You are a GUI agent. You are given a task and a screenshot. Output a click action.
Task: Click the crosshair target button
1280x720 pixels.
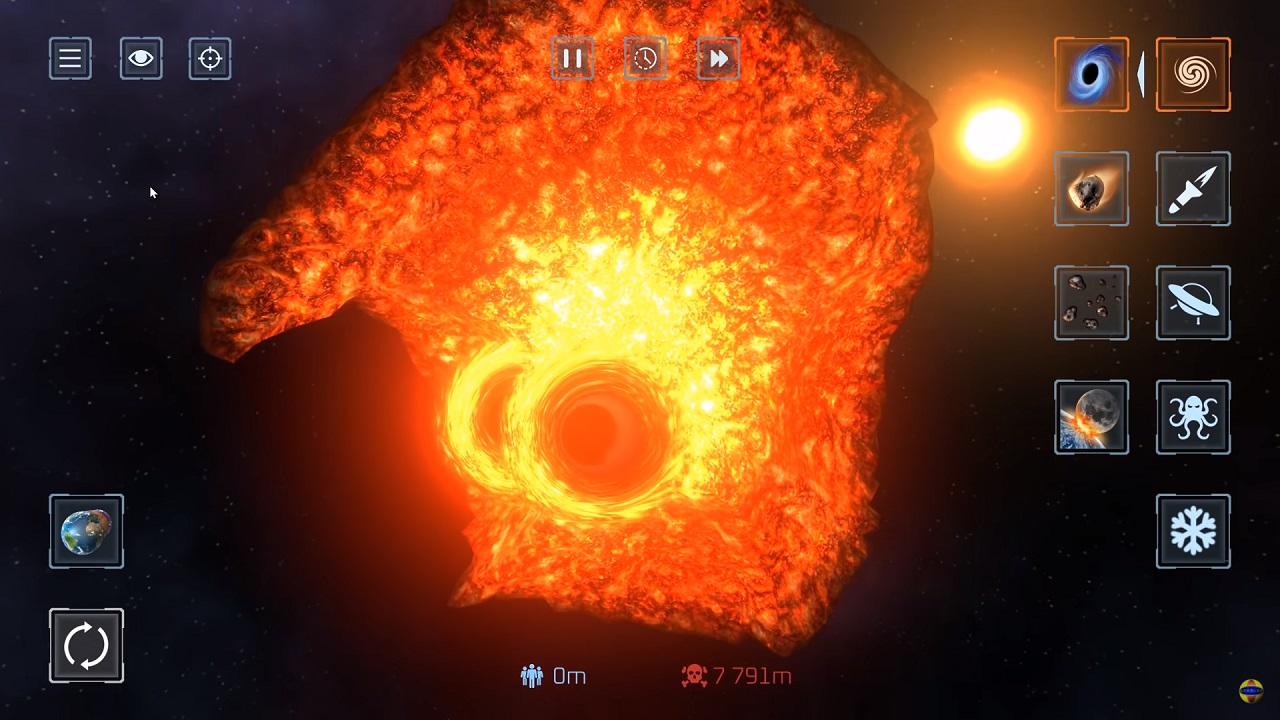(x=210, y=59)
